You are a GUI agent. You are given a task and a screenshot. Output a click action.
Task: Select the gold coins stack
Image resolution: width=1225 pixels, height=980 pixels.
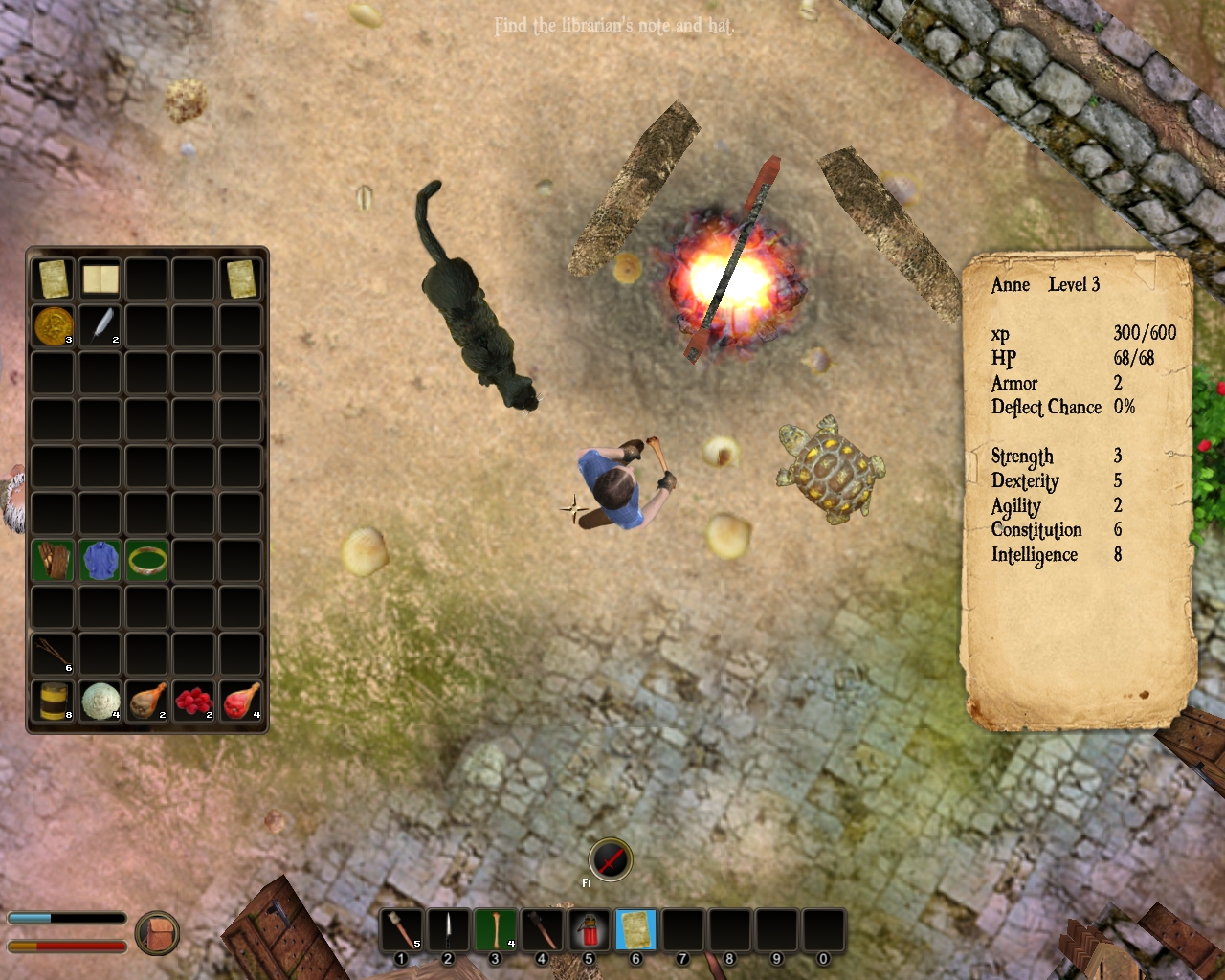[x=53, y=326]
